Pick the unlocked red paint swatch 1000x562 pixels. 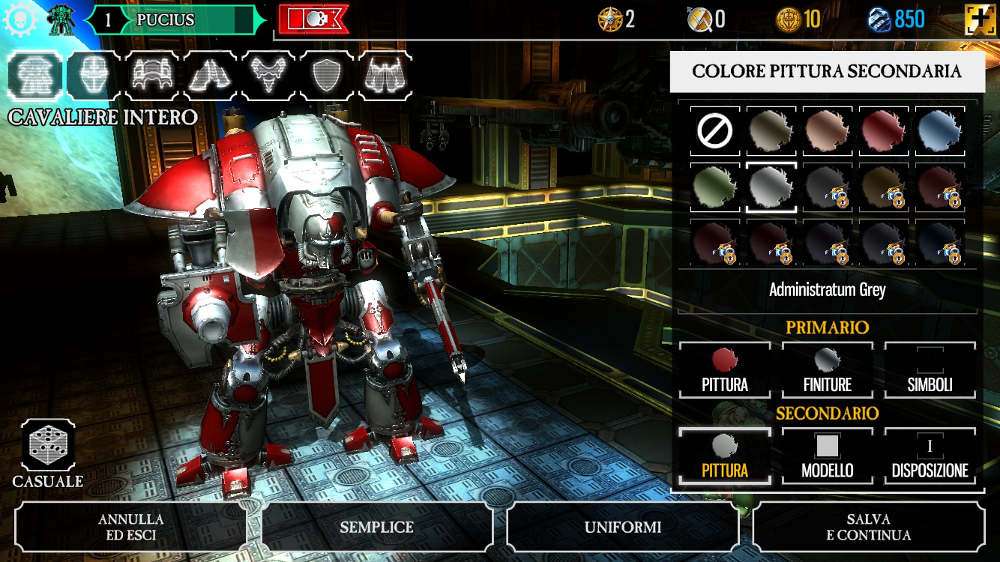(884, 129)
